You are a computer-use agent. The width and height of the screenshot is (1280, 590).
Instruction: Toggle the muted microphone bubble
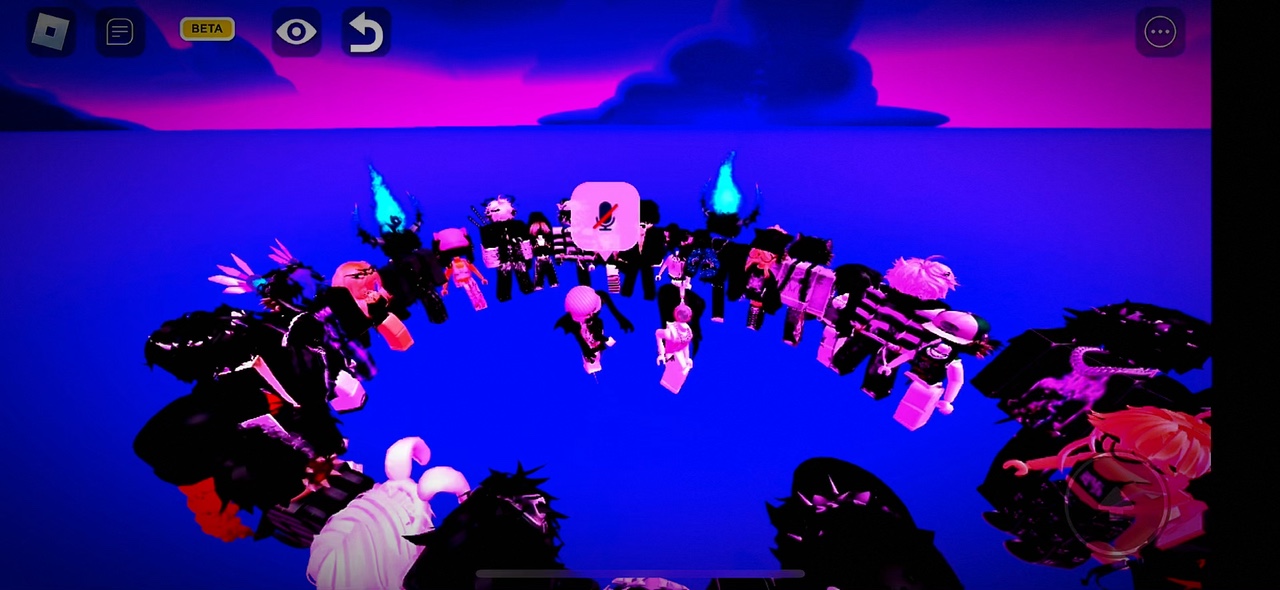pos(605,216)
